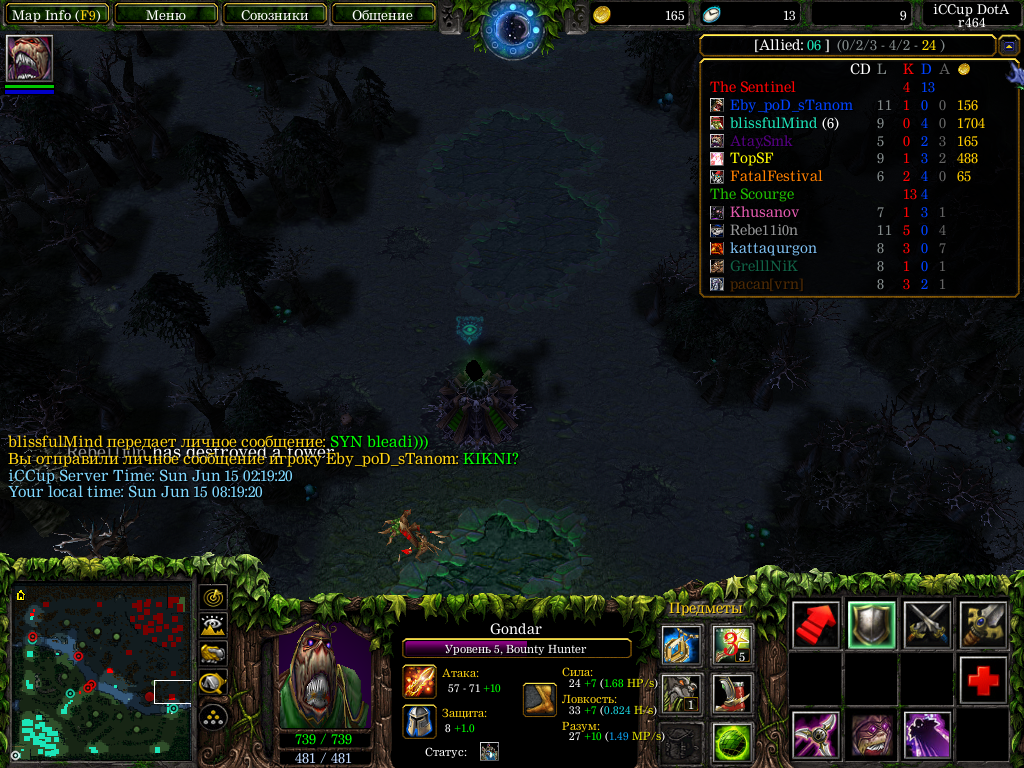Toggle creep camp display on minimap
Screen dimensions: 1024x768
click(x=213, y=684)
